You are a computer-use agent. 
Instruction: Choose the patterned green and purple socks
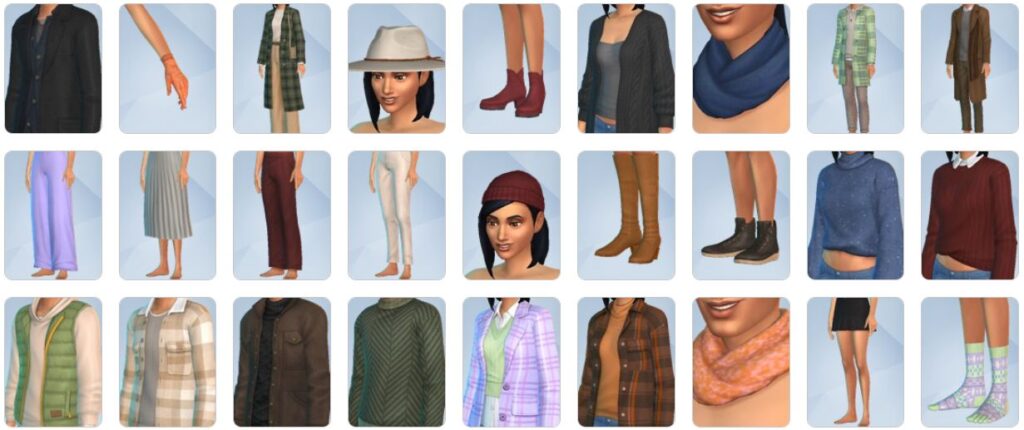[x=969, y=362]
